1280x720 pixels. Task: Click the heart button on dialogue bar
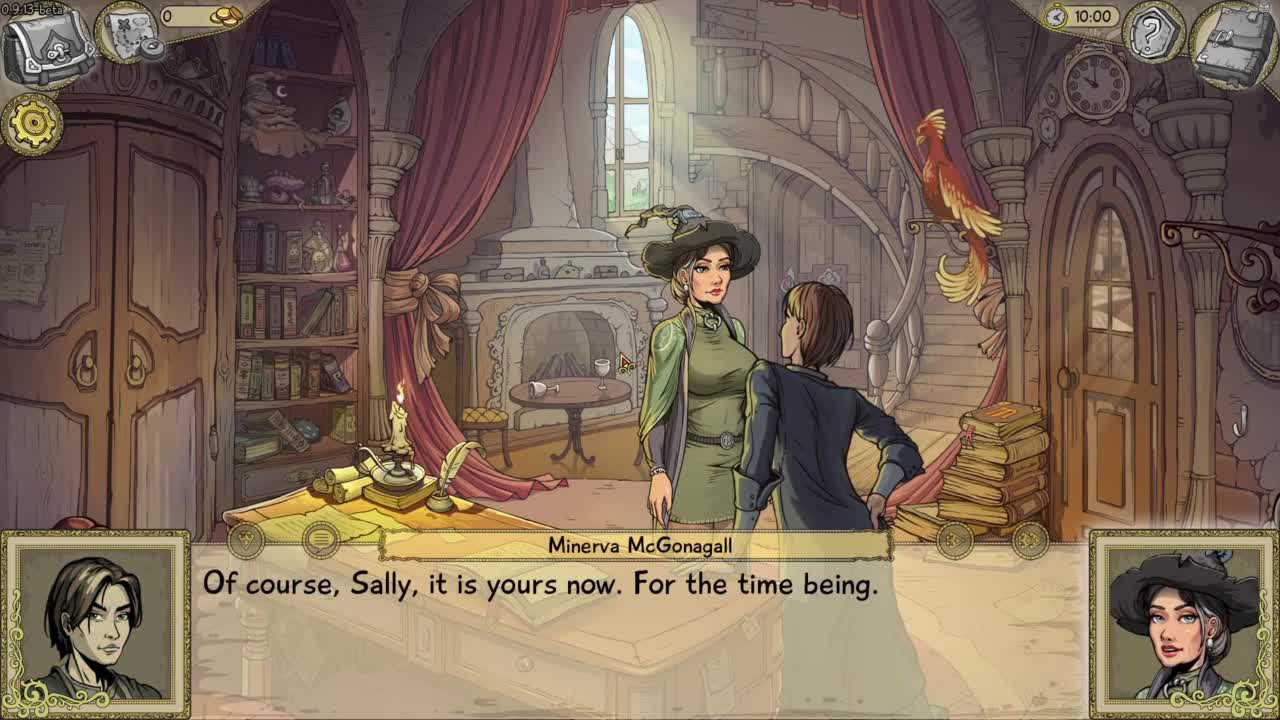coord(246,541)
